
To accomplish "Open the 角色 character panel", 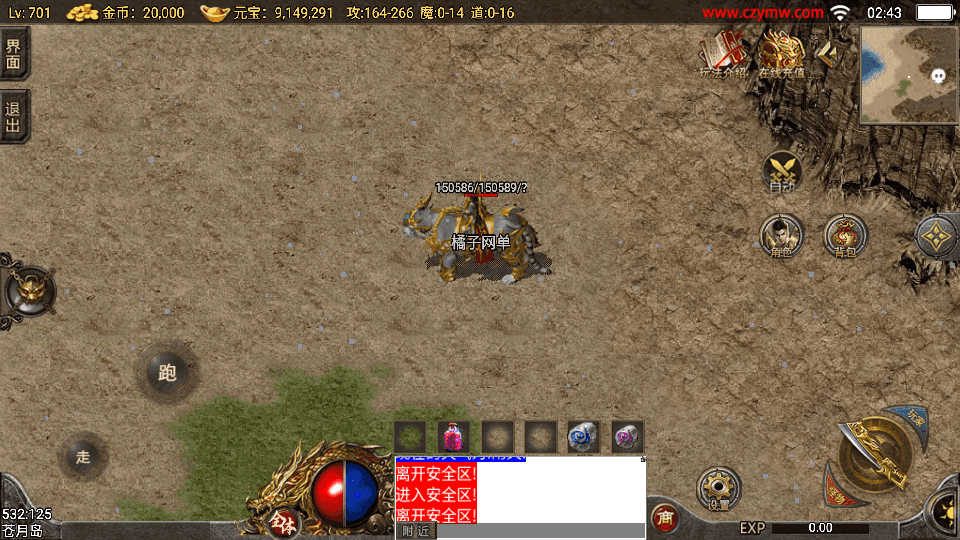I will (781, 236).
